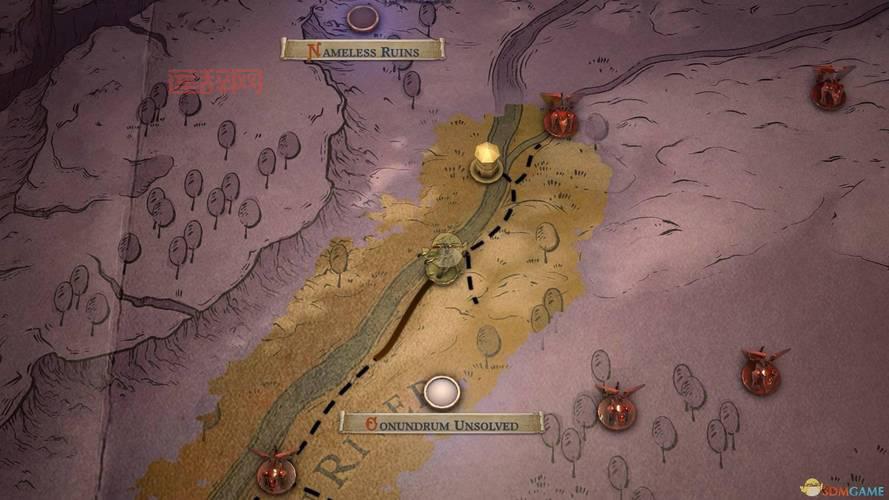Click the party token on the river
Screen dimensions: 889x500
point(443,257)
